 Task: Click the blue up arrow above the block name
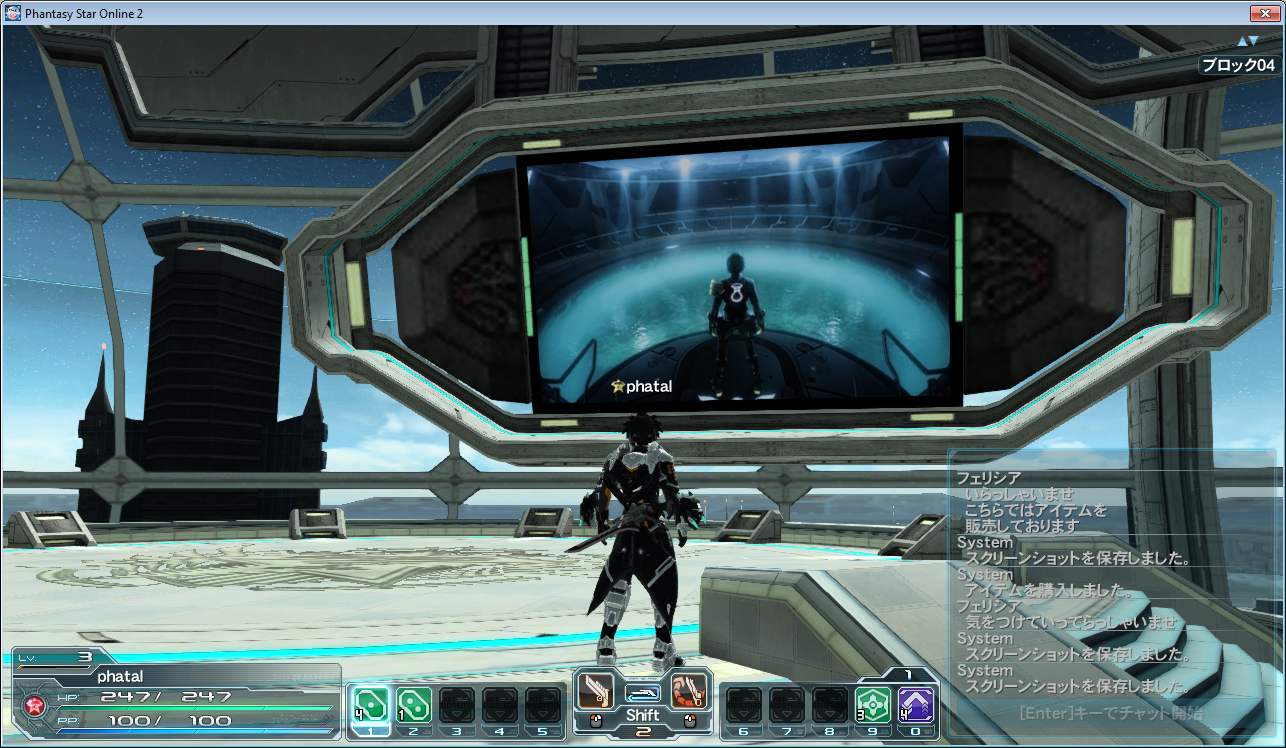[x=1243, y=41]
